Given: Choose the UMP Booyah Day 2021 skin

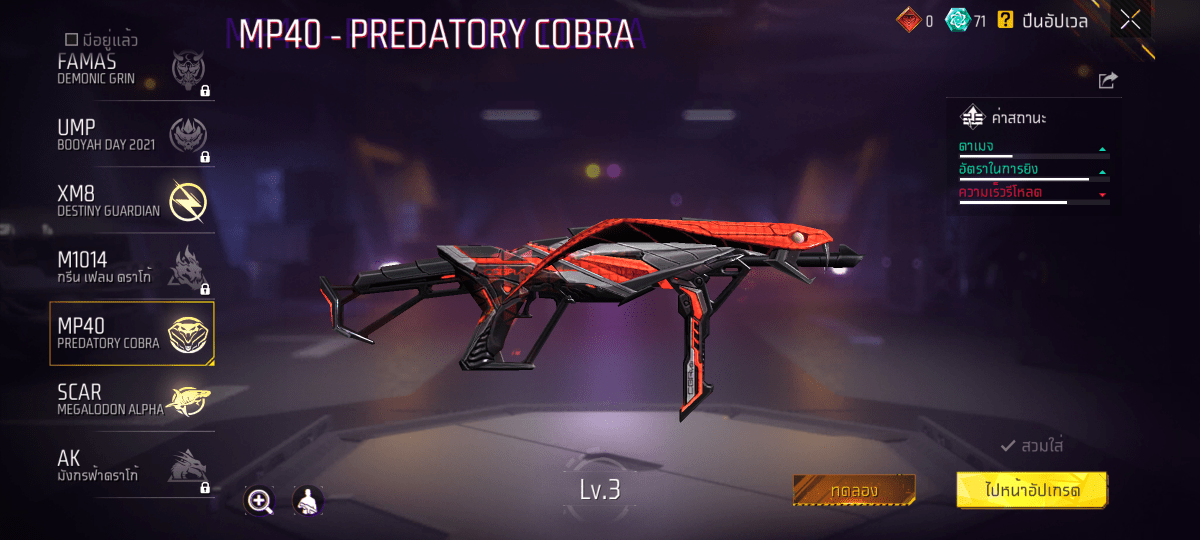Looking at the screenshot, I should tap(132, 135).
